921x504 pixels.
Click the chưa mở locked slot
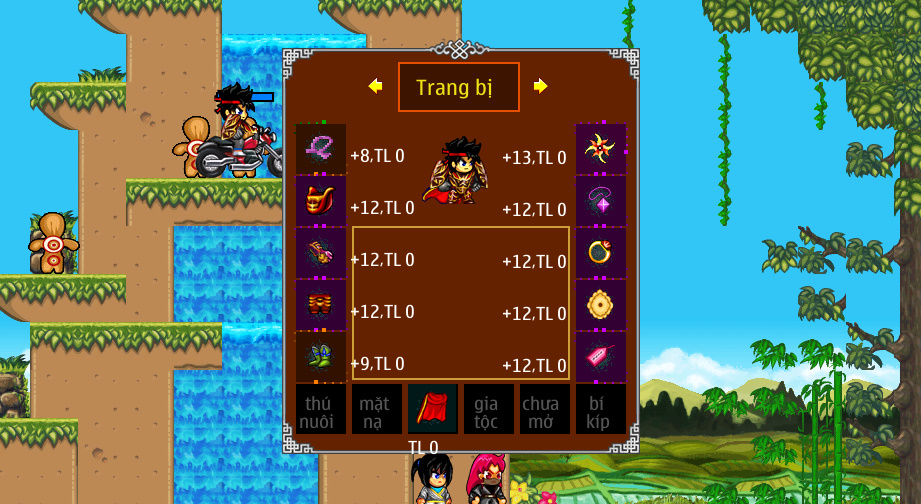pos(544,409)
